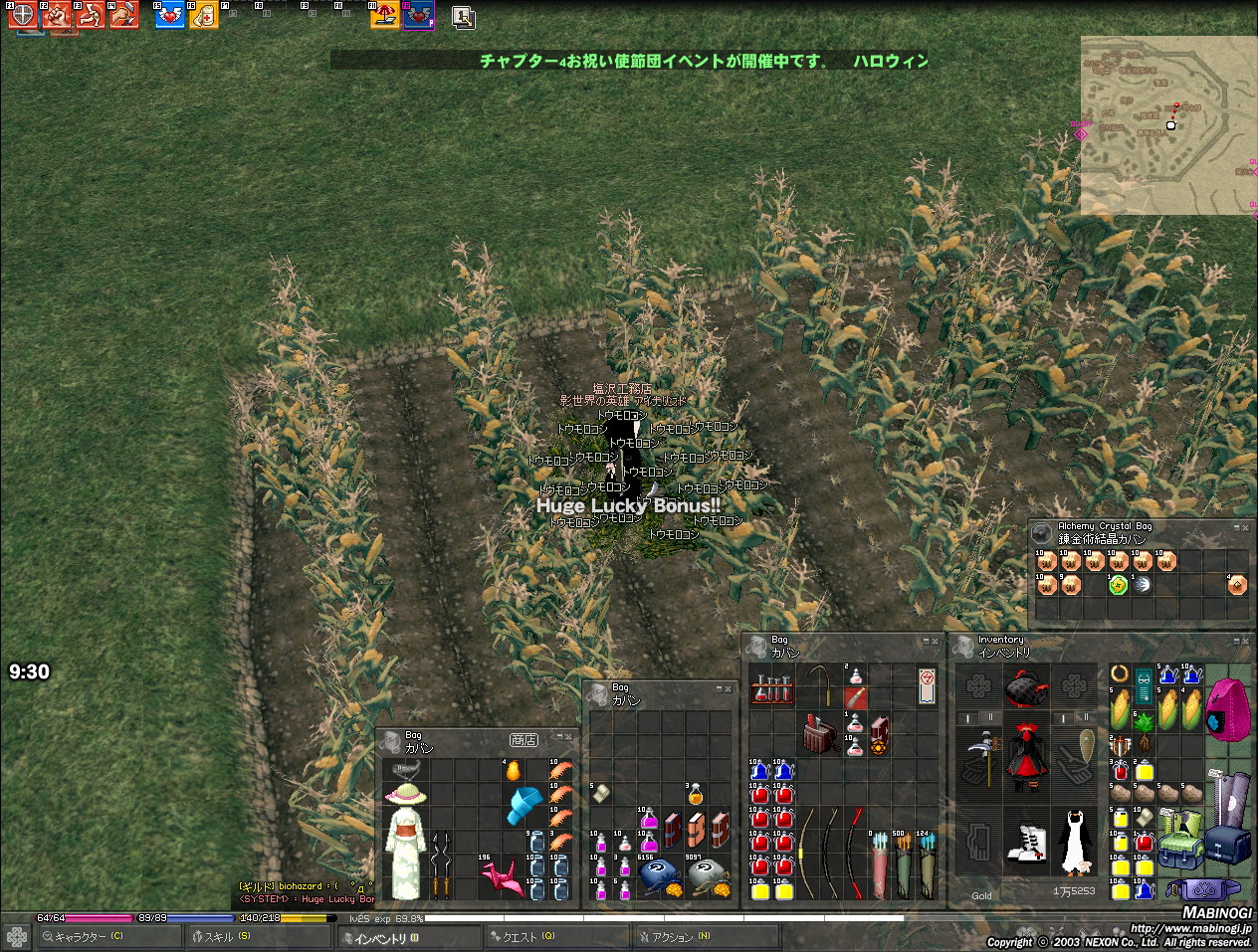Screen dimensions: 1258x952
Task: Select the white kimono in bag
Action: coord(406,851)
